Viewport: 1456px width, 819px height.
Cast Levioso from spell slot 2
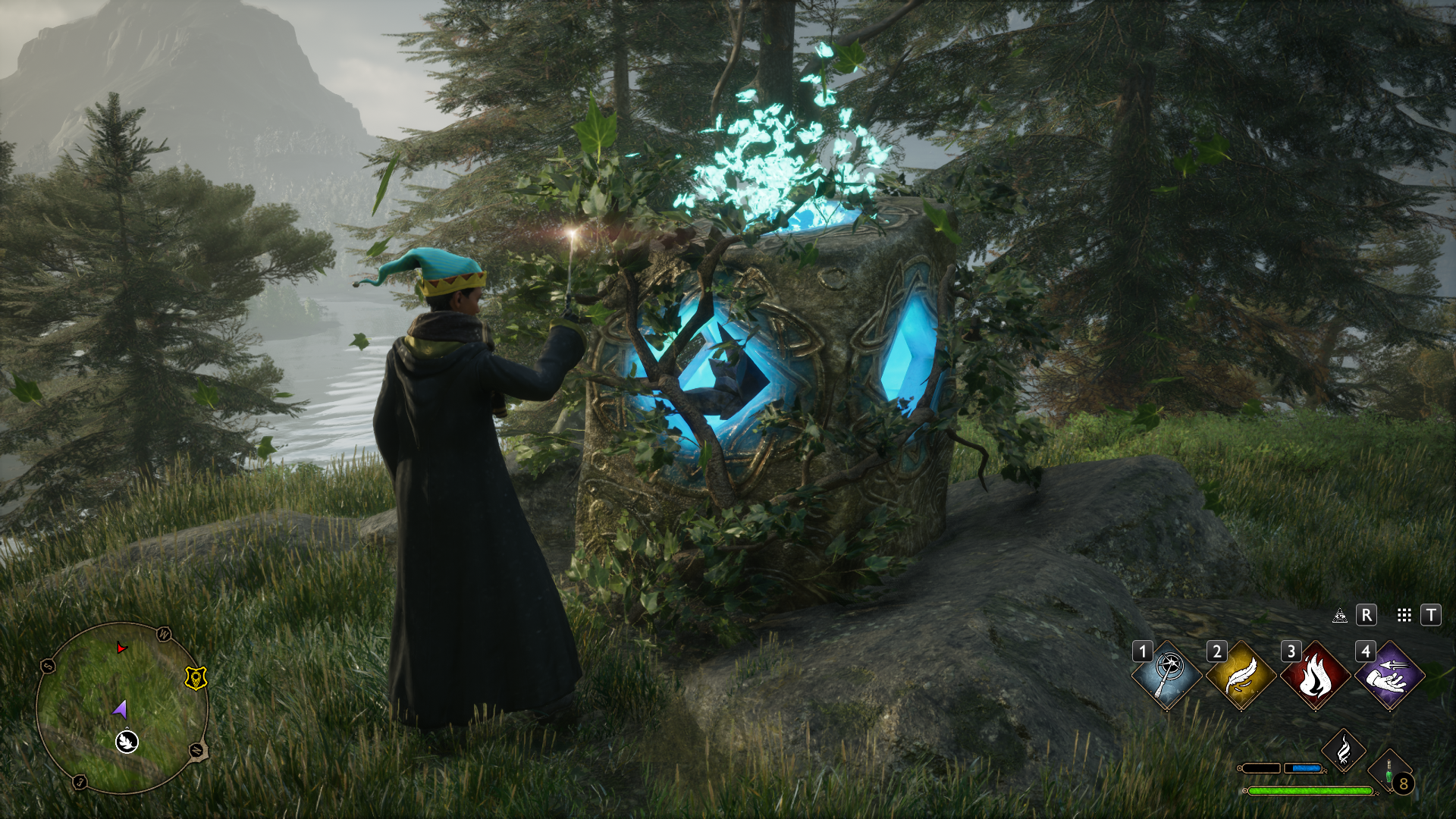(1241, 674)
